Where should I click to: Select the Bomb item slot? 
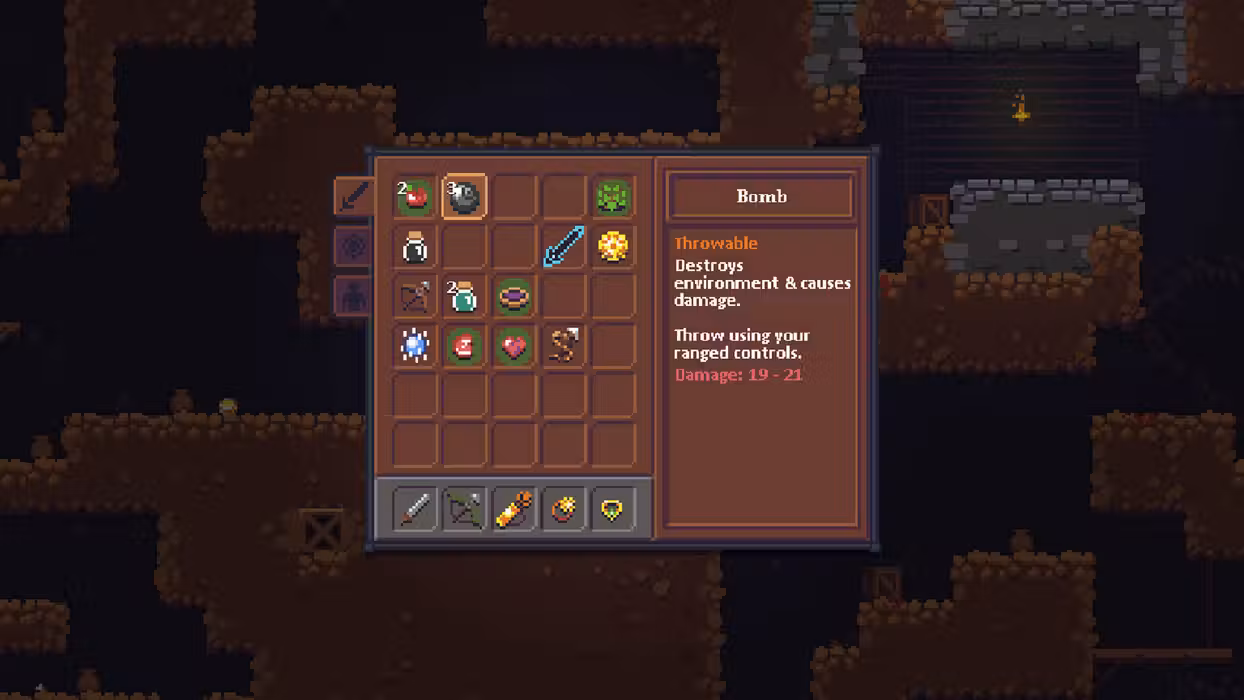coord(464,197)
